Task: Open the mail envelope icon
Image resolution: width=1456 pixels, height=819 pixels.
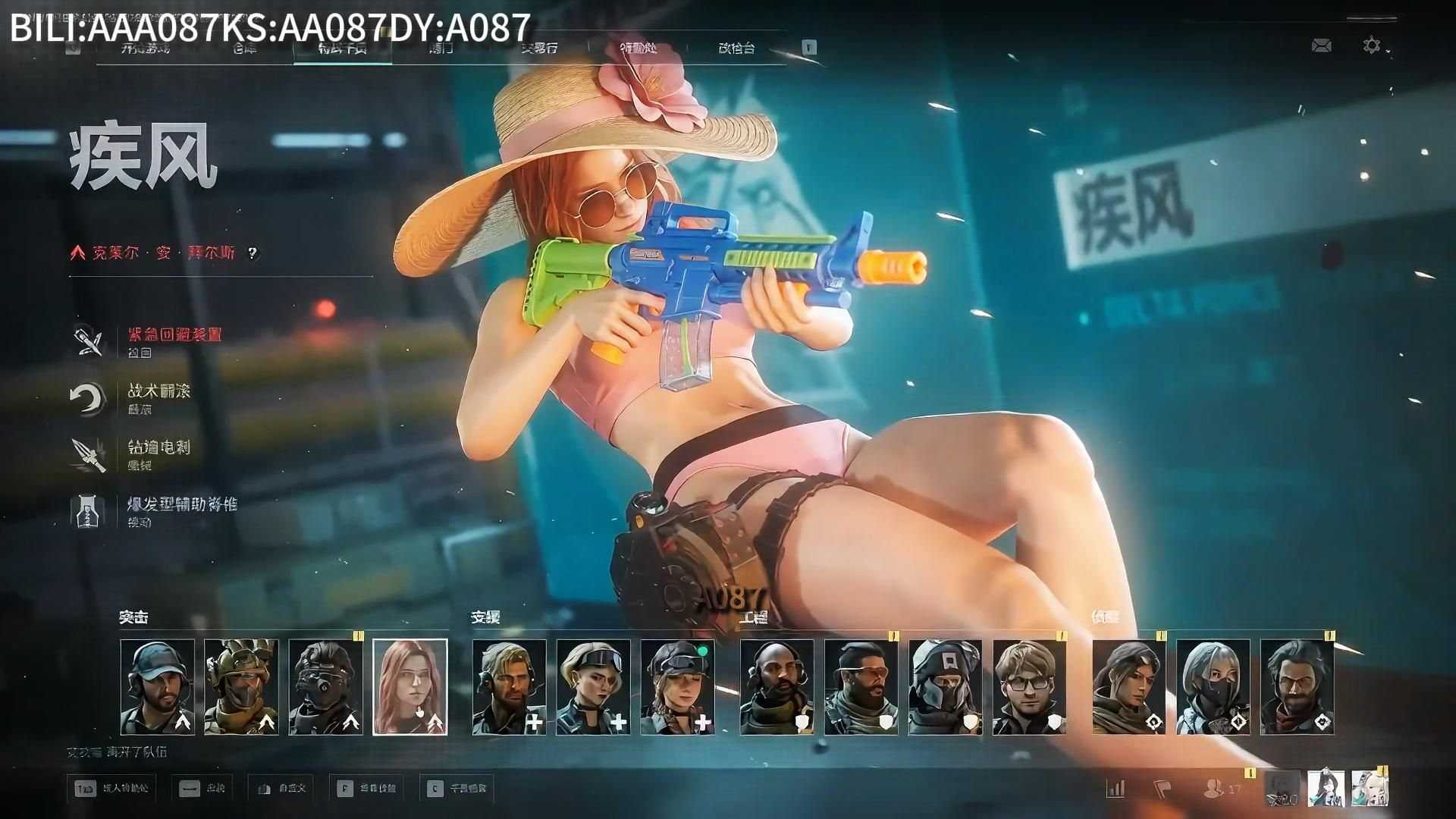Action: point(1321,46)
